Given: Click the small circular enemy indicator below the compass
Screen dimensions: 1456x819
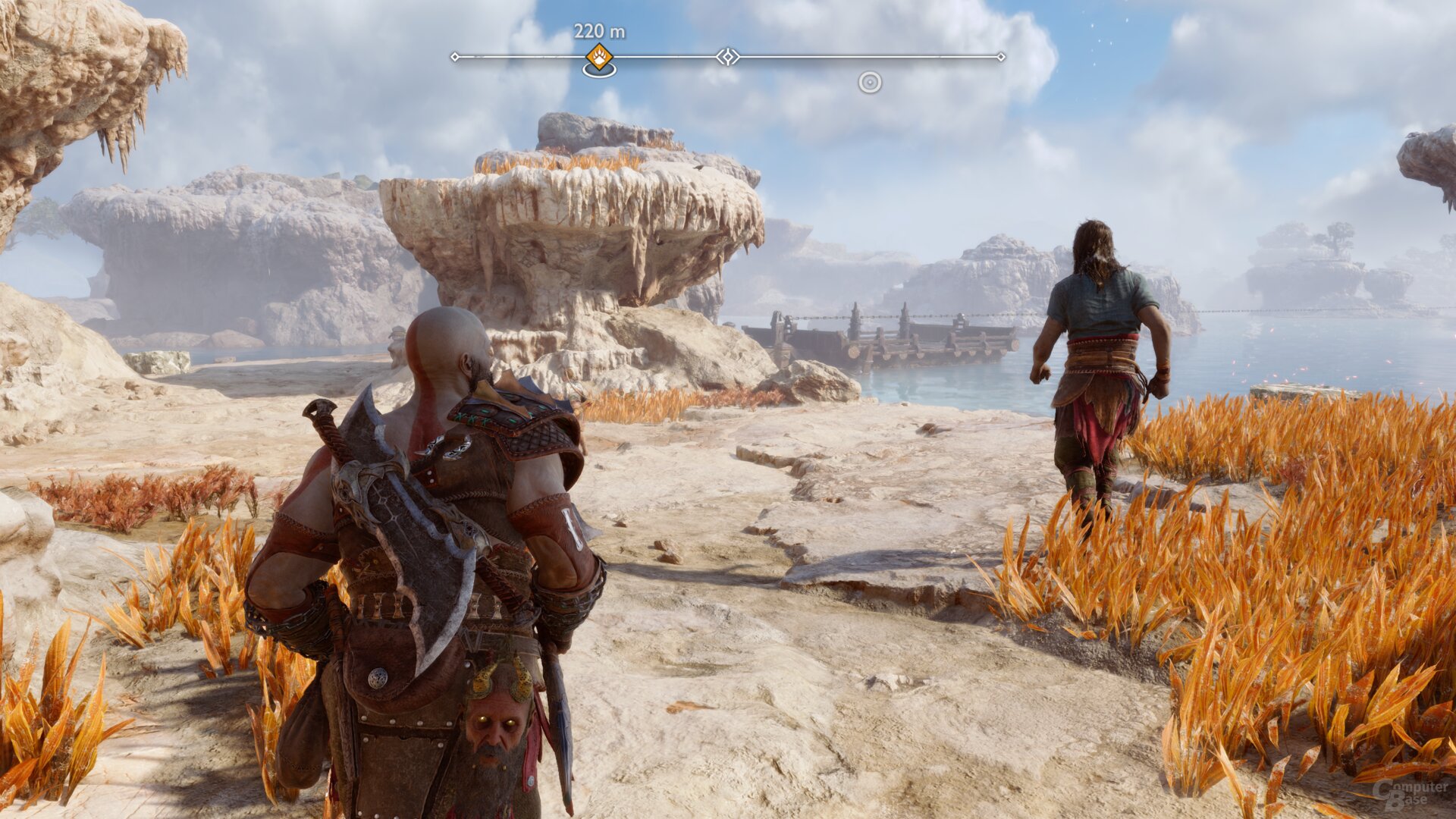Looking at the screenshot, I should [x=869, y=82].
